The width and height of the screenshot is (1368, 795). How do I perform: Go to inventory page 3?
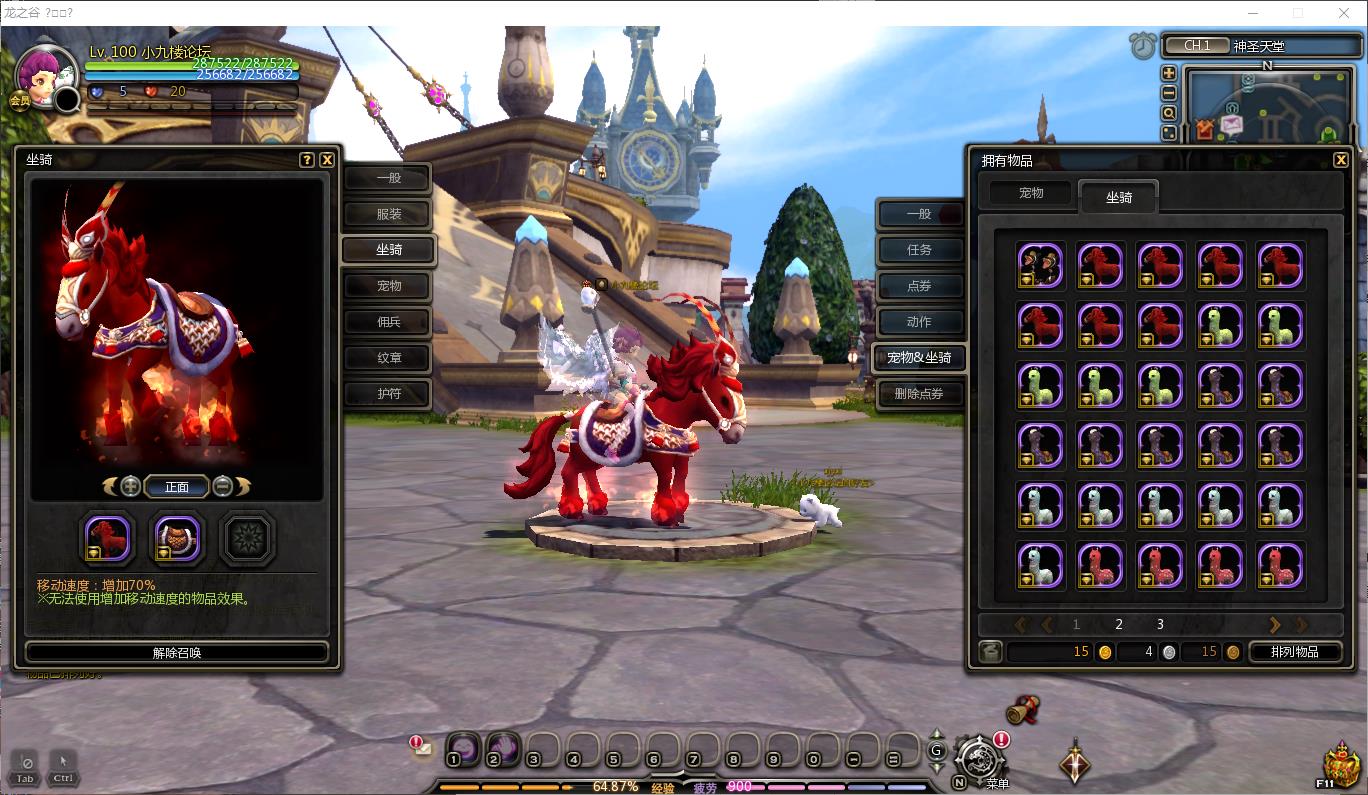click(x=1160, y=624)
